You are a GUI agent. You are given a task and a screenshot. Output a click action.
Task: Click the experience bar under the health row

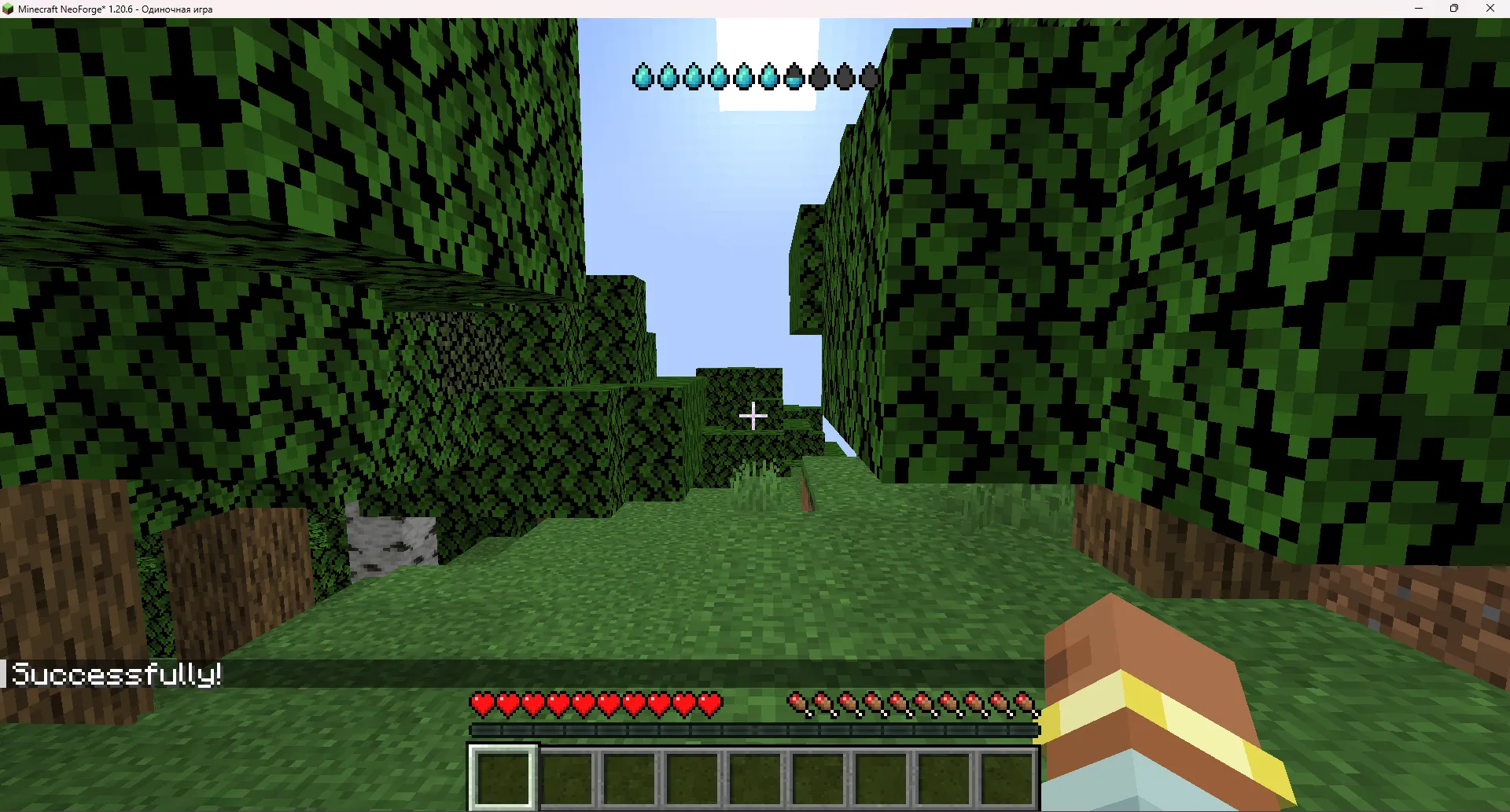(755, 731)
